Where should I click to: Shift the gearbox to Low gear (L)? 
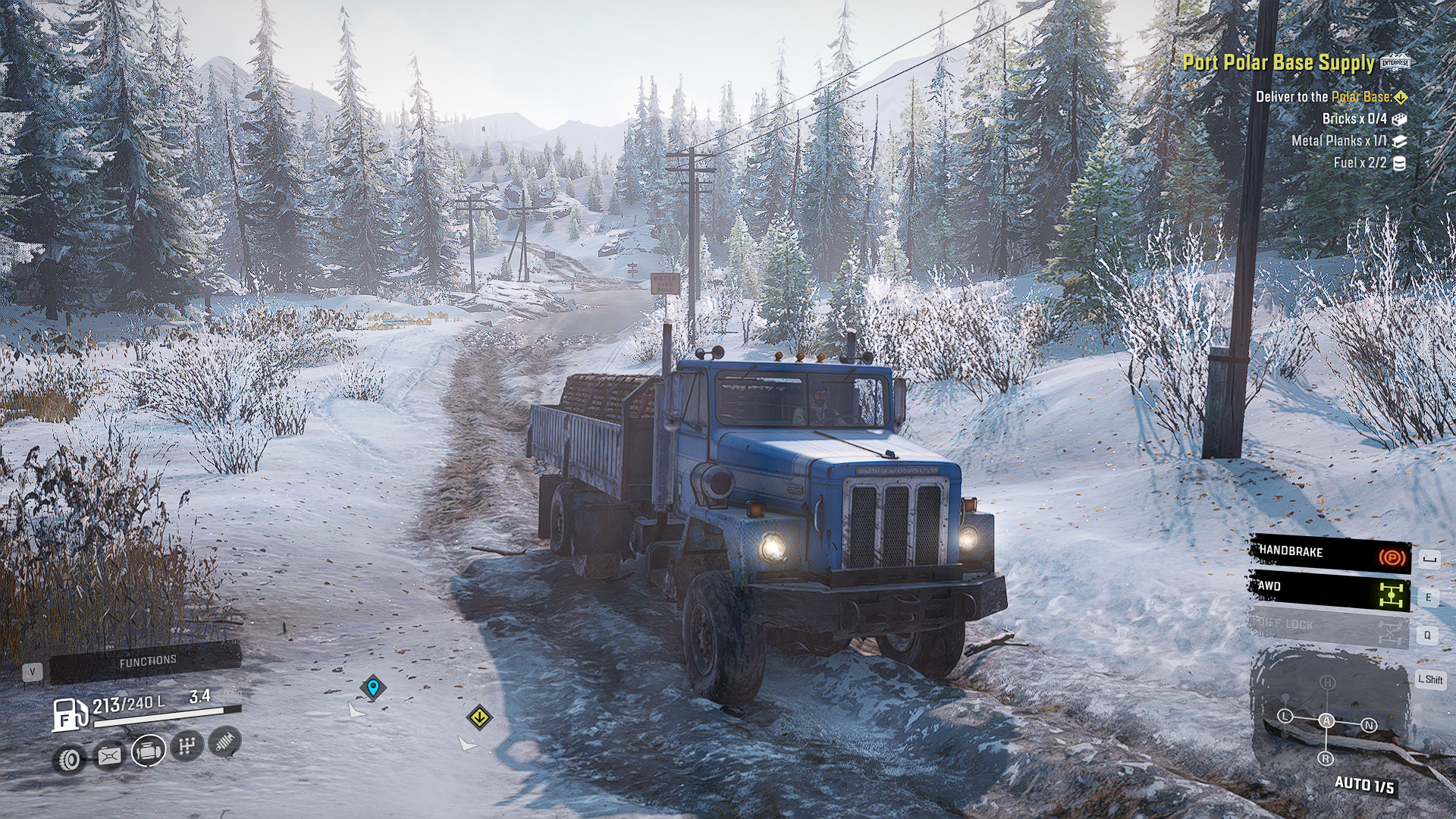point(1285,716)
